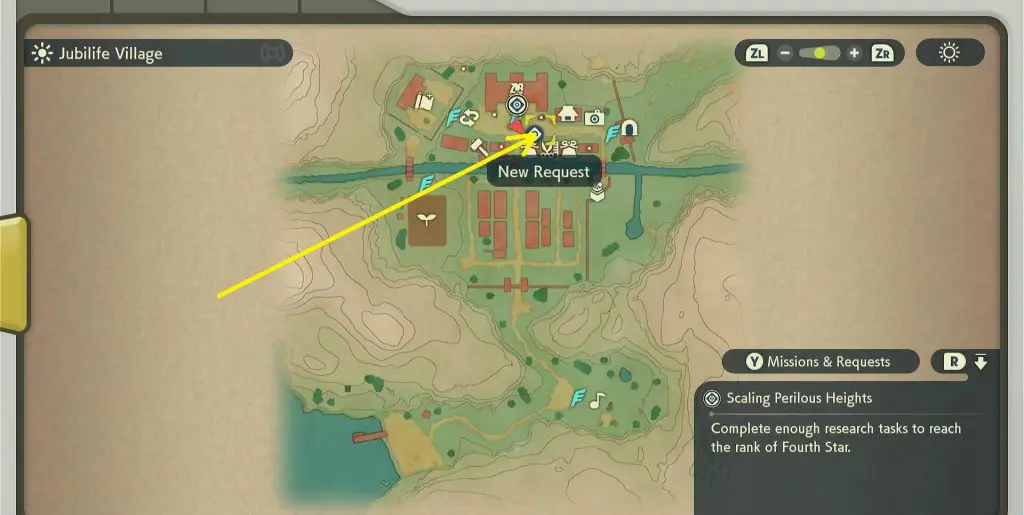The width and height of the screenshot is (1024, 515).
Task: Zoom out with the minus button
Action: click(785, 53)
